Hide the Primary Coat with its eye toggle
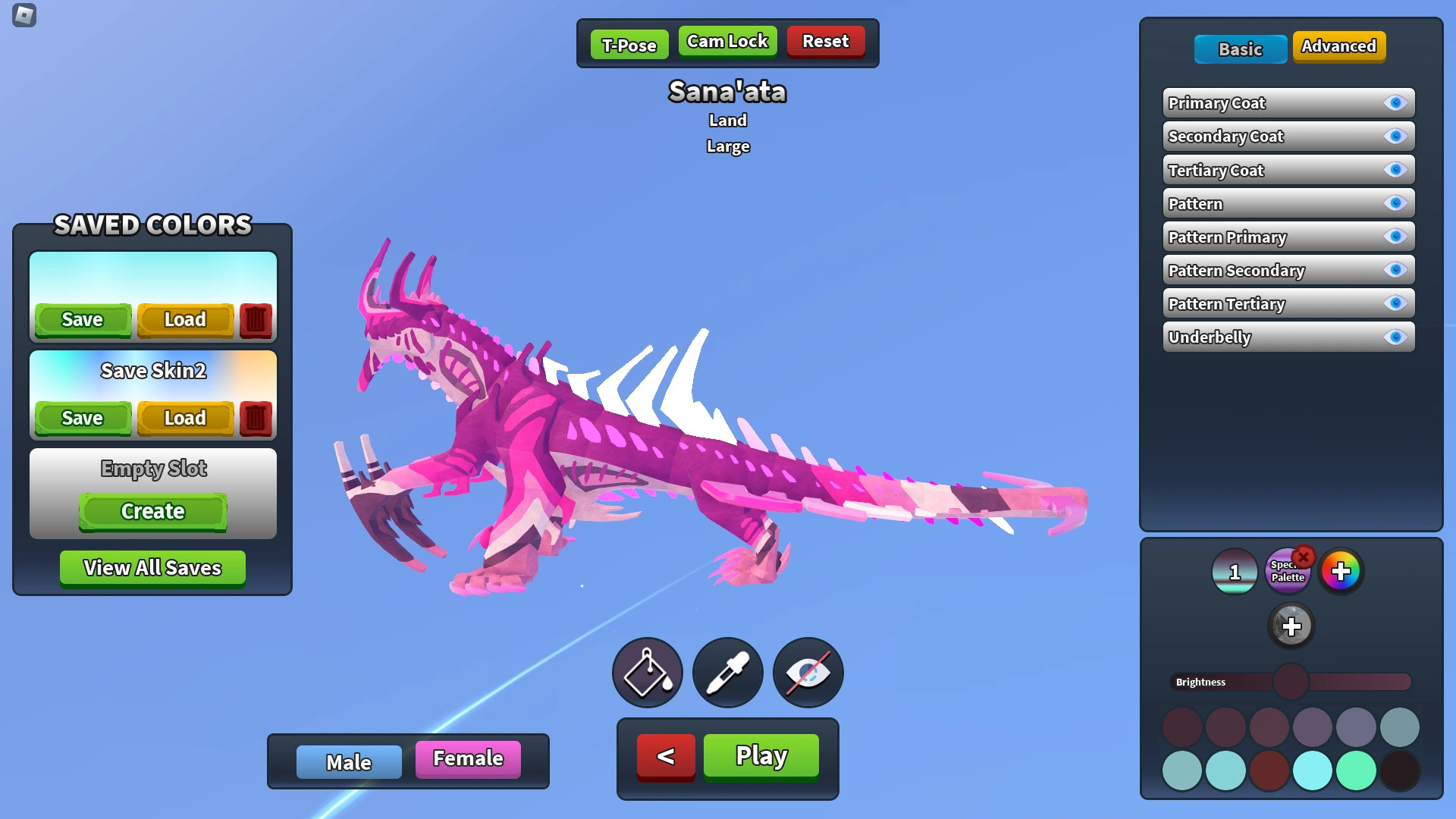This screenshot has height=819, width=1456. point(1396,103)
